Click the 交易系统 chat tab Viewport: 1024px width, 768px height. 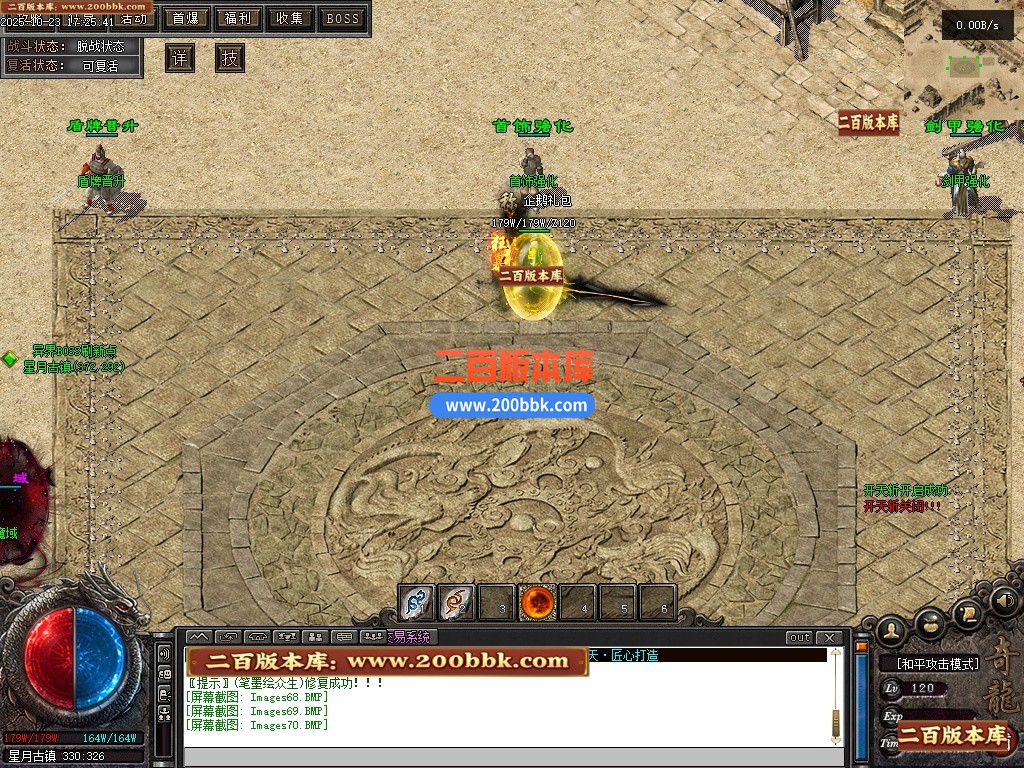(x=410, y=637)
